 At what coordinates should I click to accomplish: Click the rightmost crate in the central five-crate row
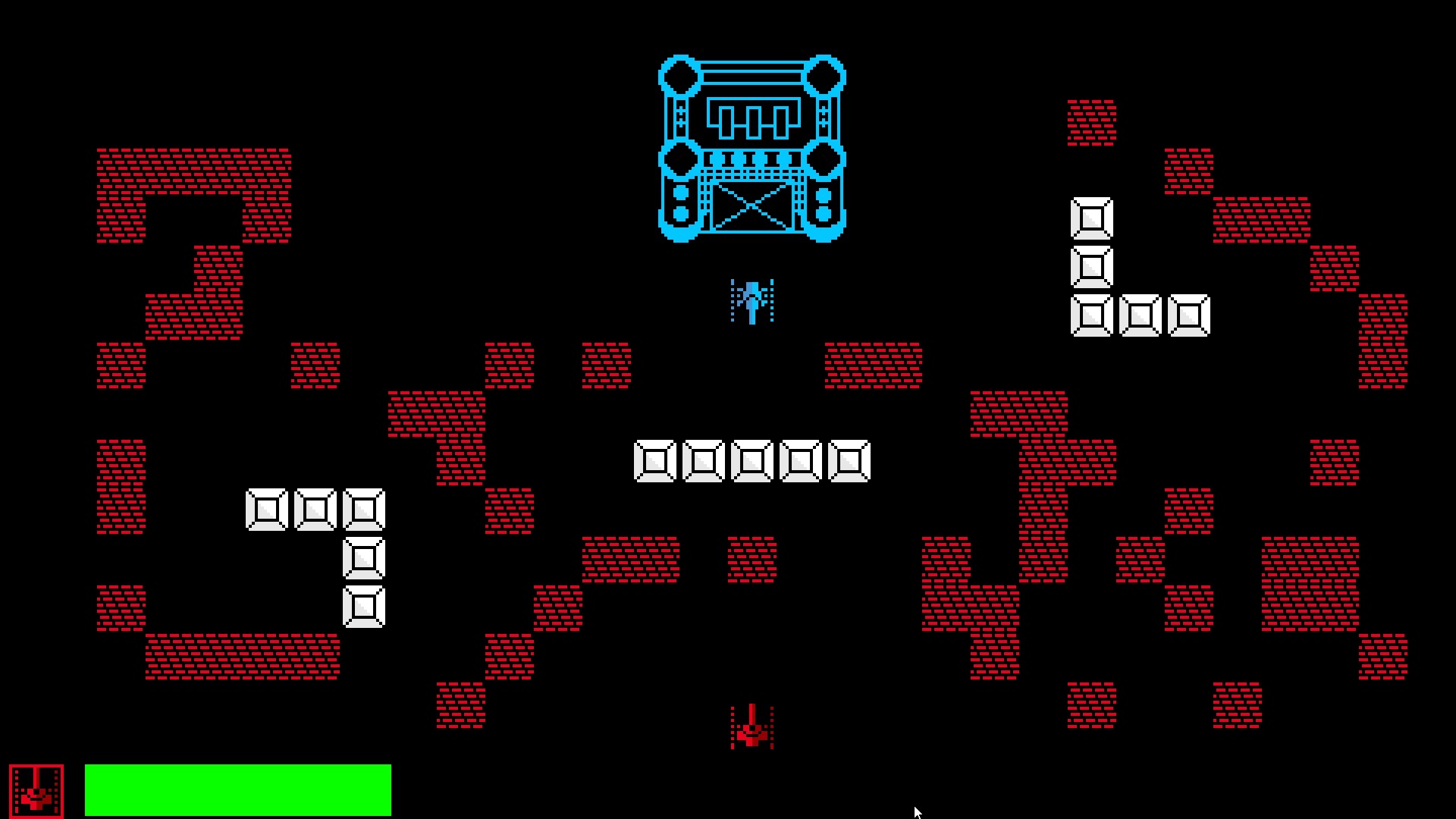click(x=849, y=460)
